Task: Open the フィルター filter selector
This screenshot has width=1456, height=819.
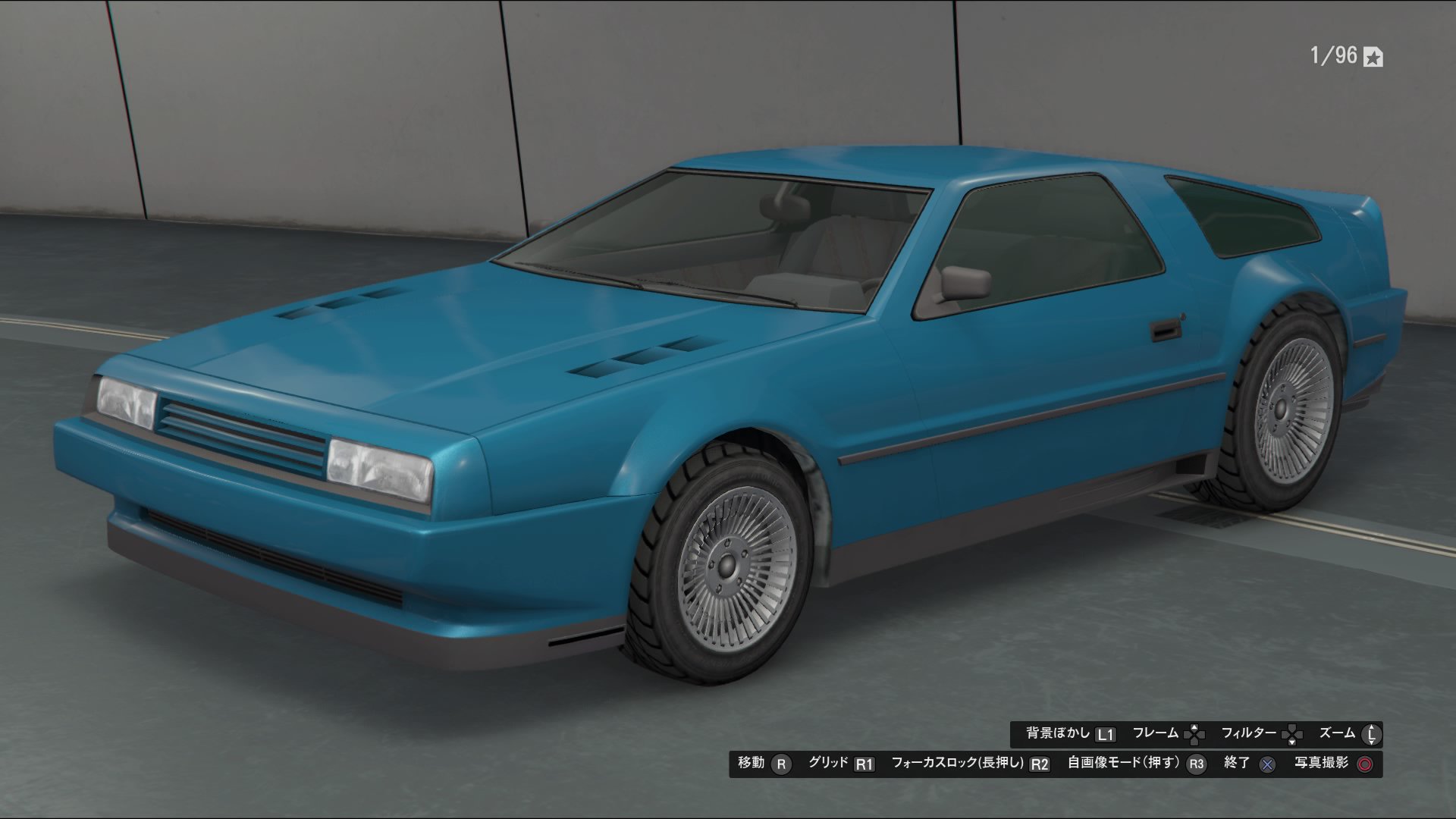Action: point(1251,733)
